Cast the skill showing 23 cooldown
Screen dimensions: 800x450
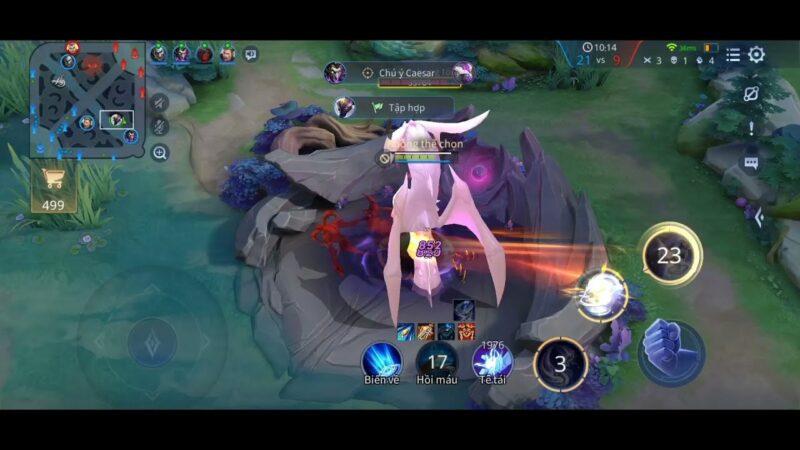(669, 255)
